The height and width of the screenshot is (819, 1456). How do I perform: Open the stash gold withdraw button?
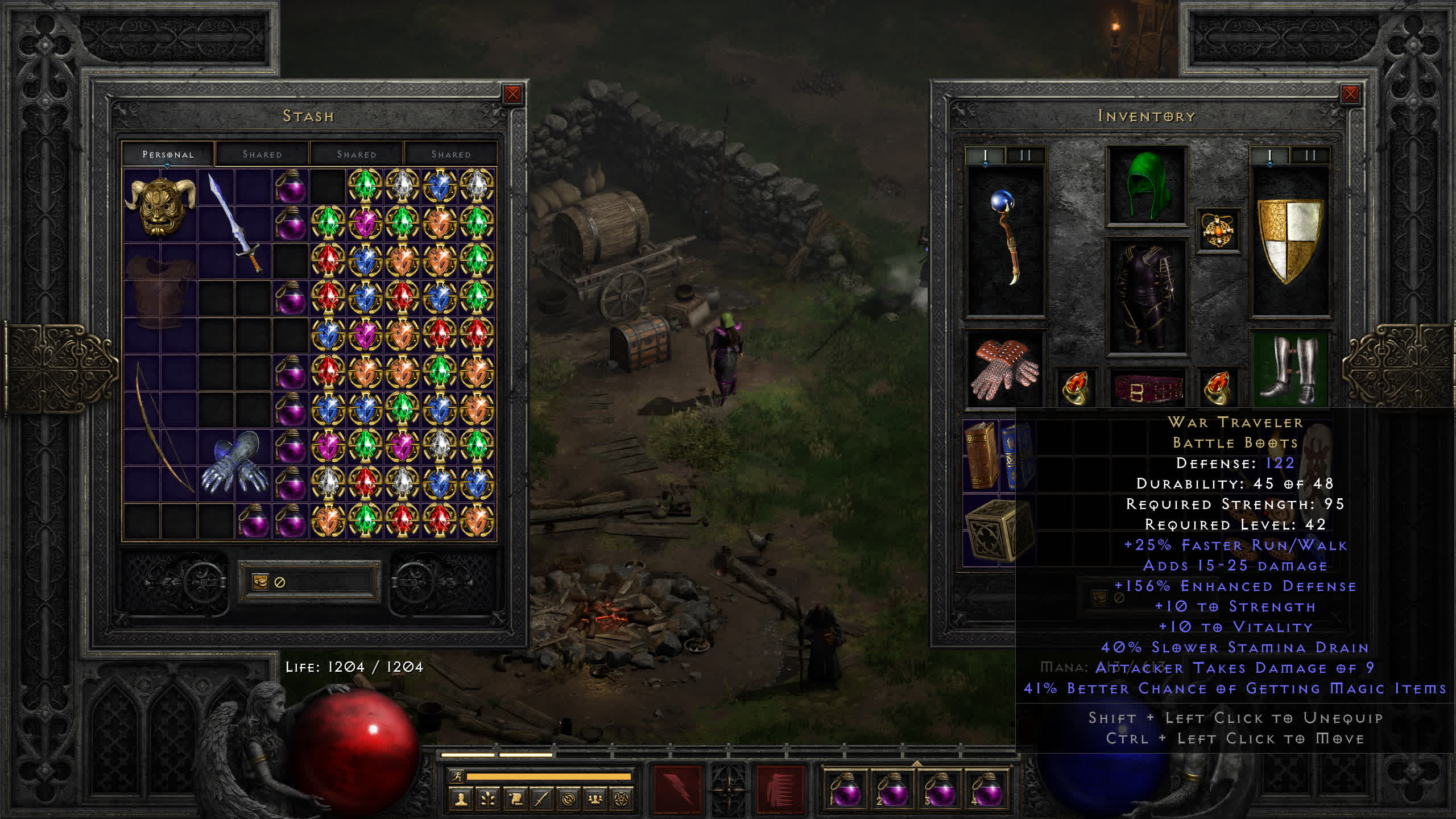click(x=260, y=582)
